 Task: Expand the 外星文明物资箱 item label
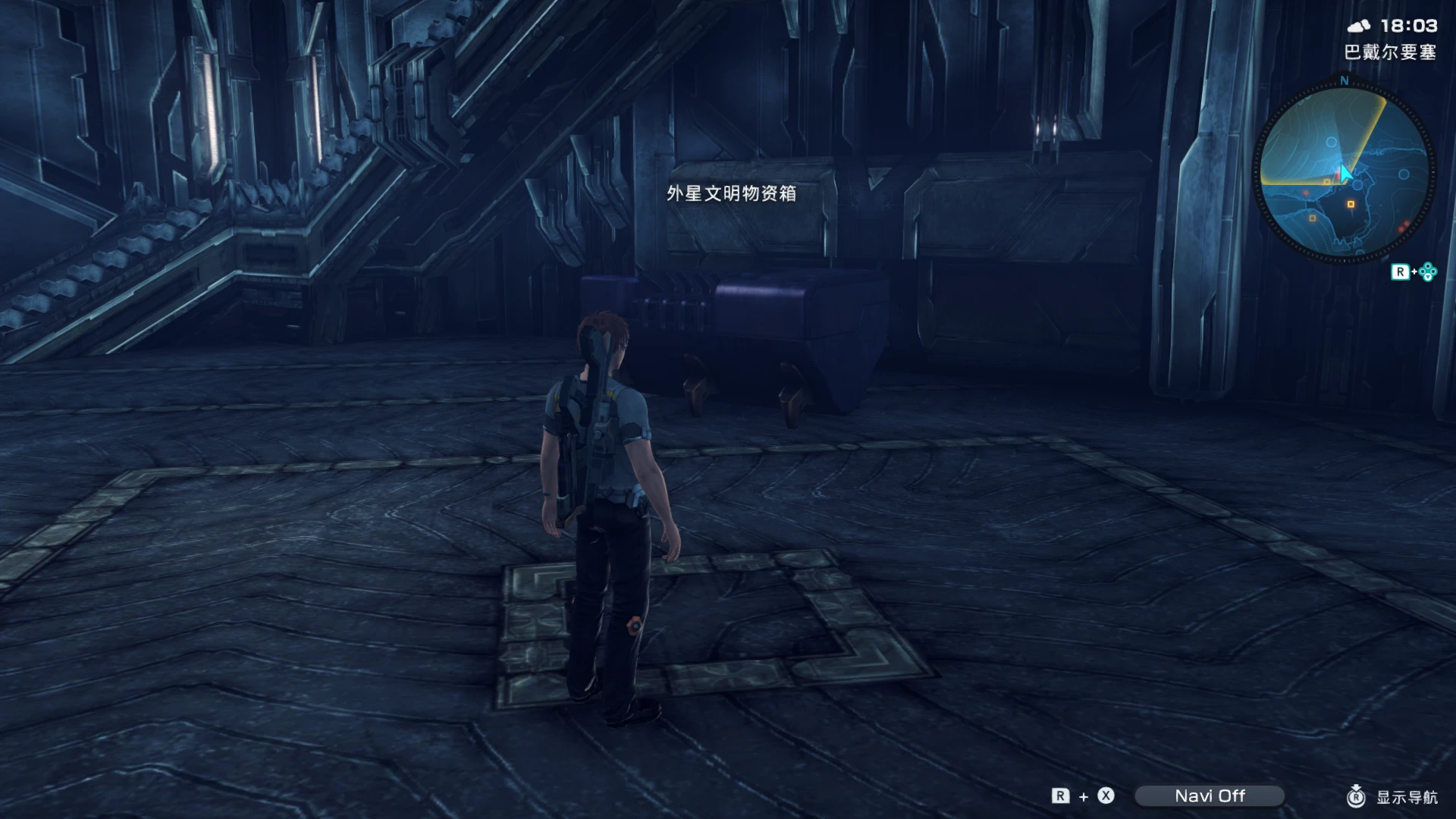tap(733, 194)
